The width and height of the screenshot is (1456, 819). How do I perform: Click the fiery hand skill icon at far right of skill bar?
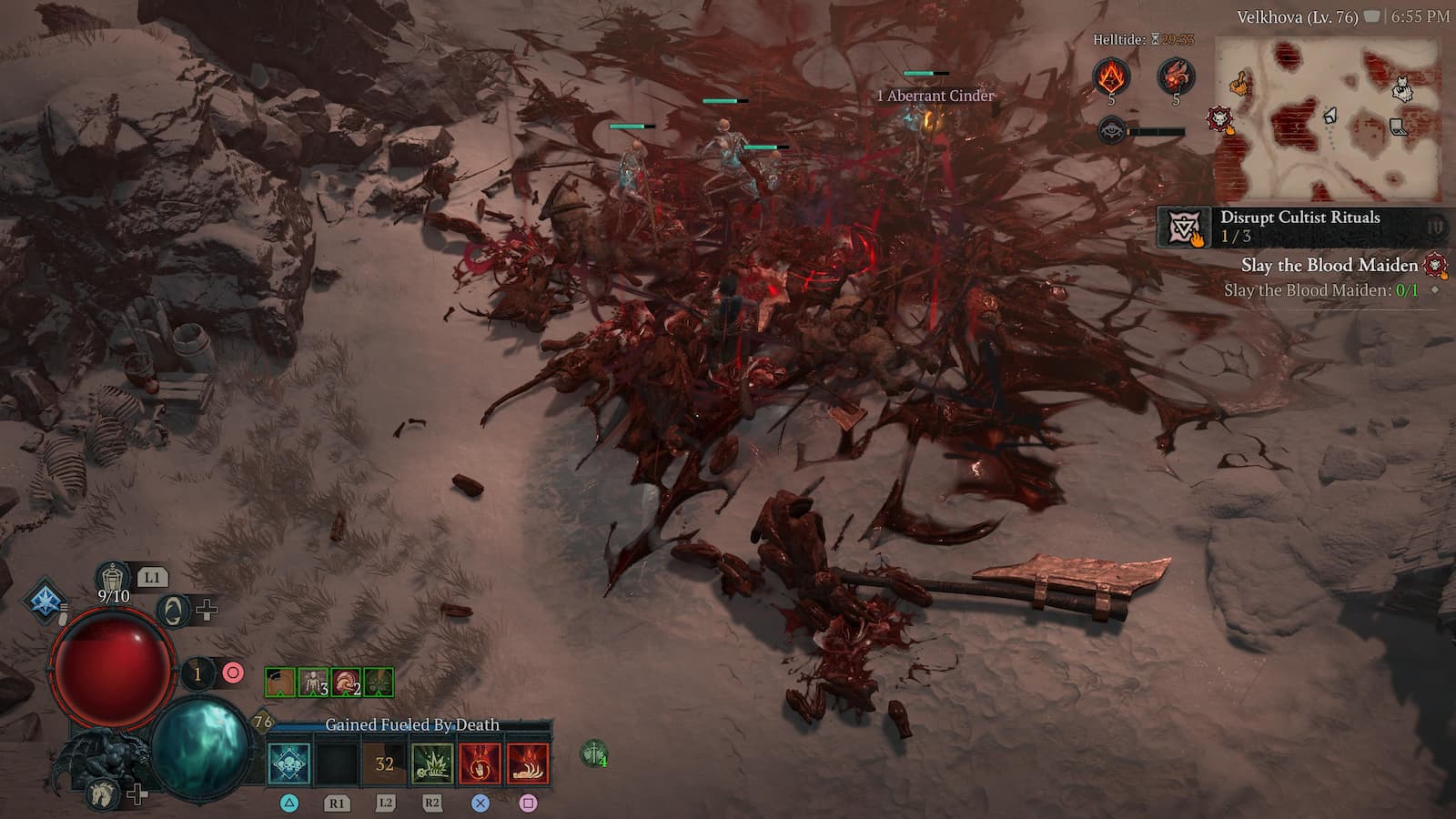[x=525, y=764]
